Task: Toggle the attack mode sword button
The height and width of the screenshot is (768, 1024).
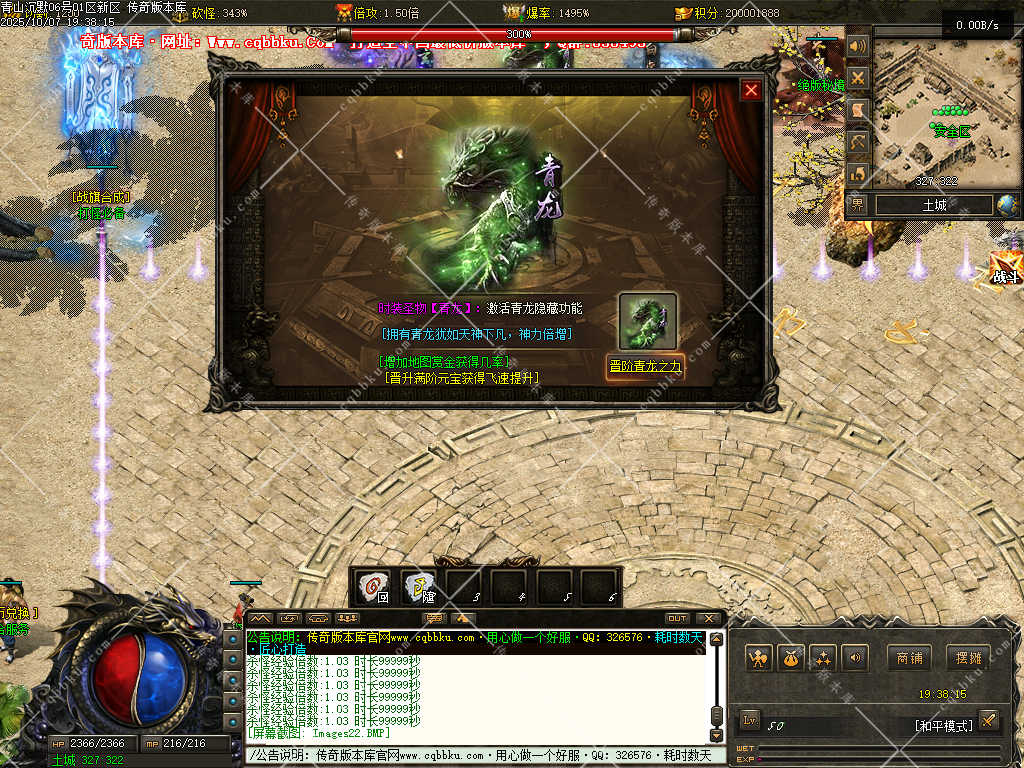Action: (988, 720)
